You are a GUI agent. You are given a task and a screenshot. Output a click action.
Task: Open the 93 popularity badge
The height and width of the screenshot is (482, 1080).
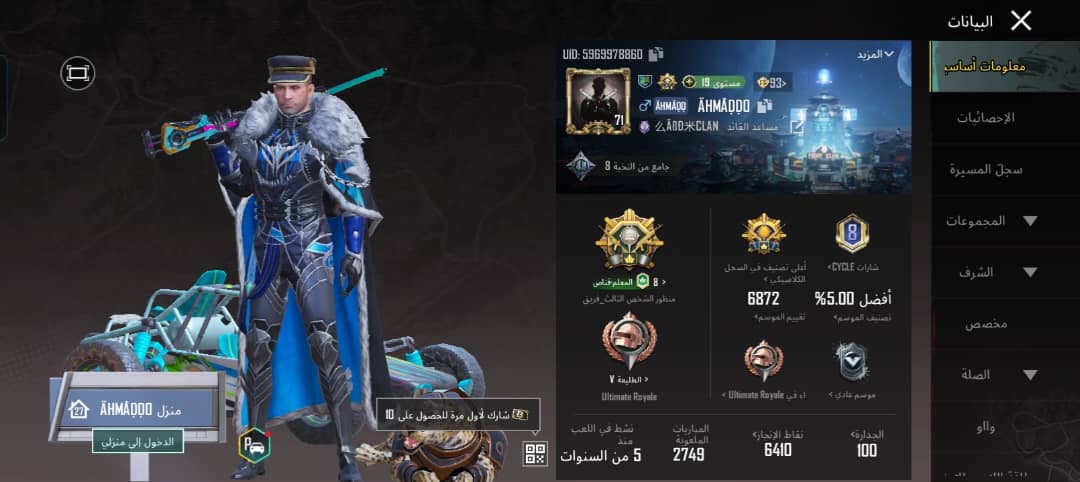point(770,82)
